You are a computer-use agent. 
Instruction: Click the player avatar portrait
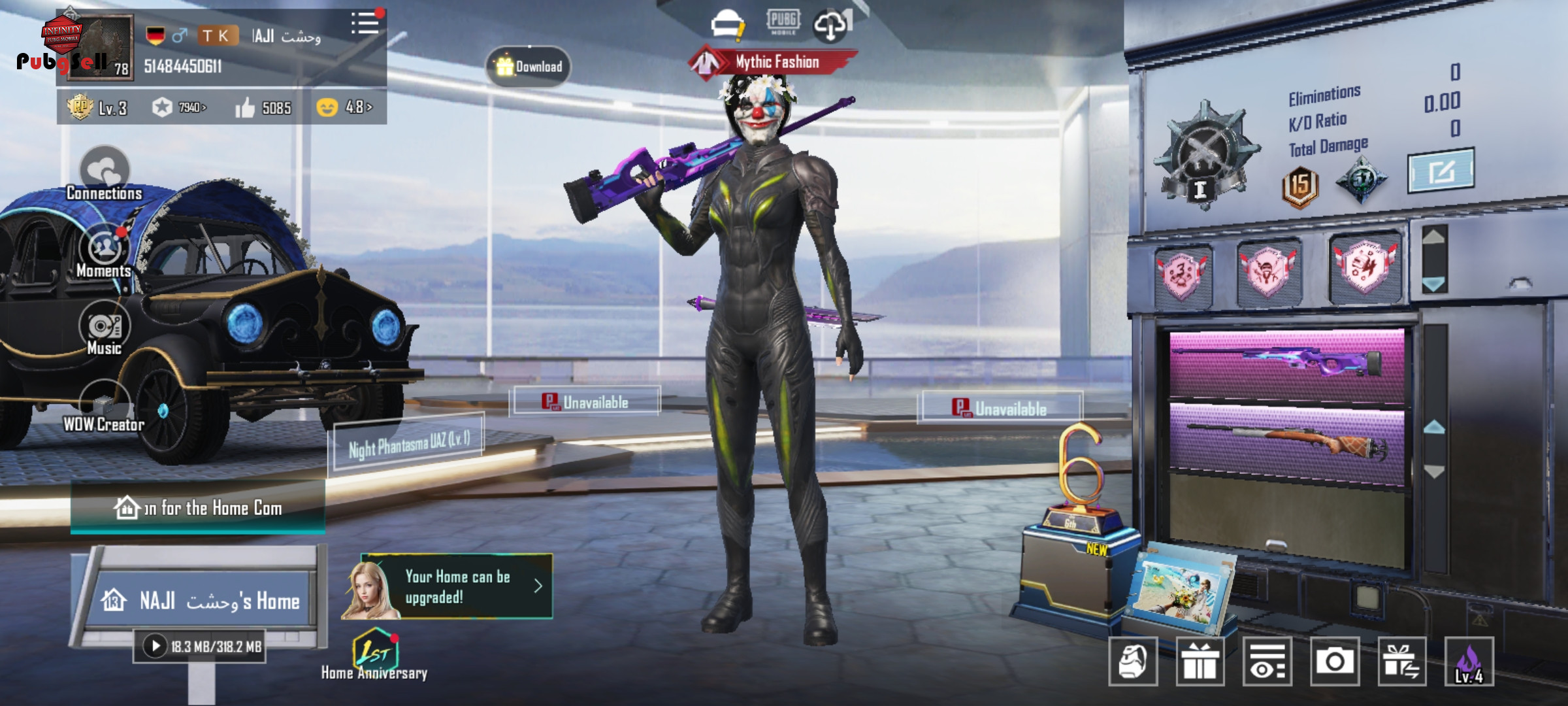click(x=100, y=47)
